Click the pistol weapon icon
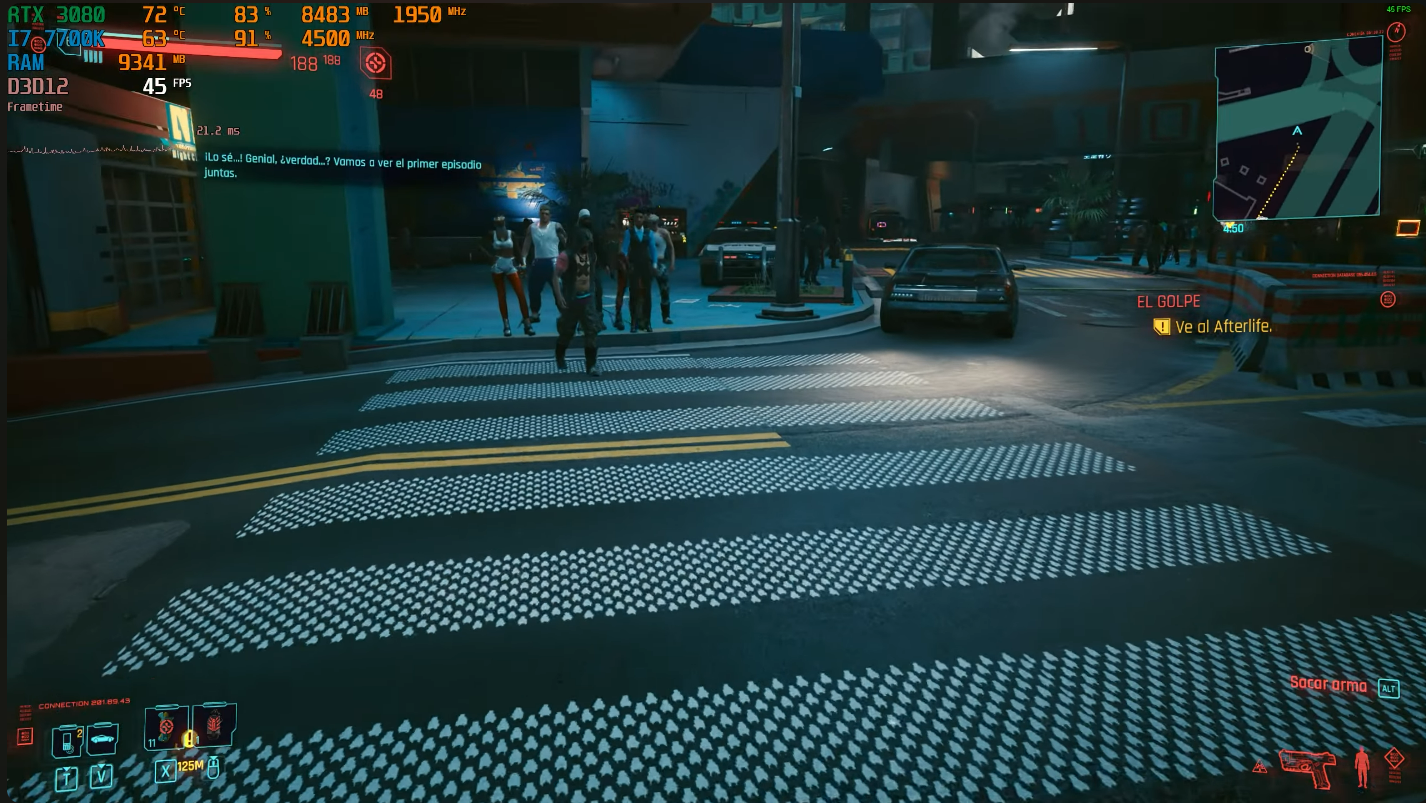The width and height of the screenshot is (1426, 803). (x=1307, y=766)
